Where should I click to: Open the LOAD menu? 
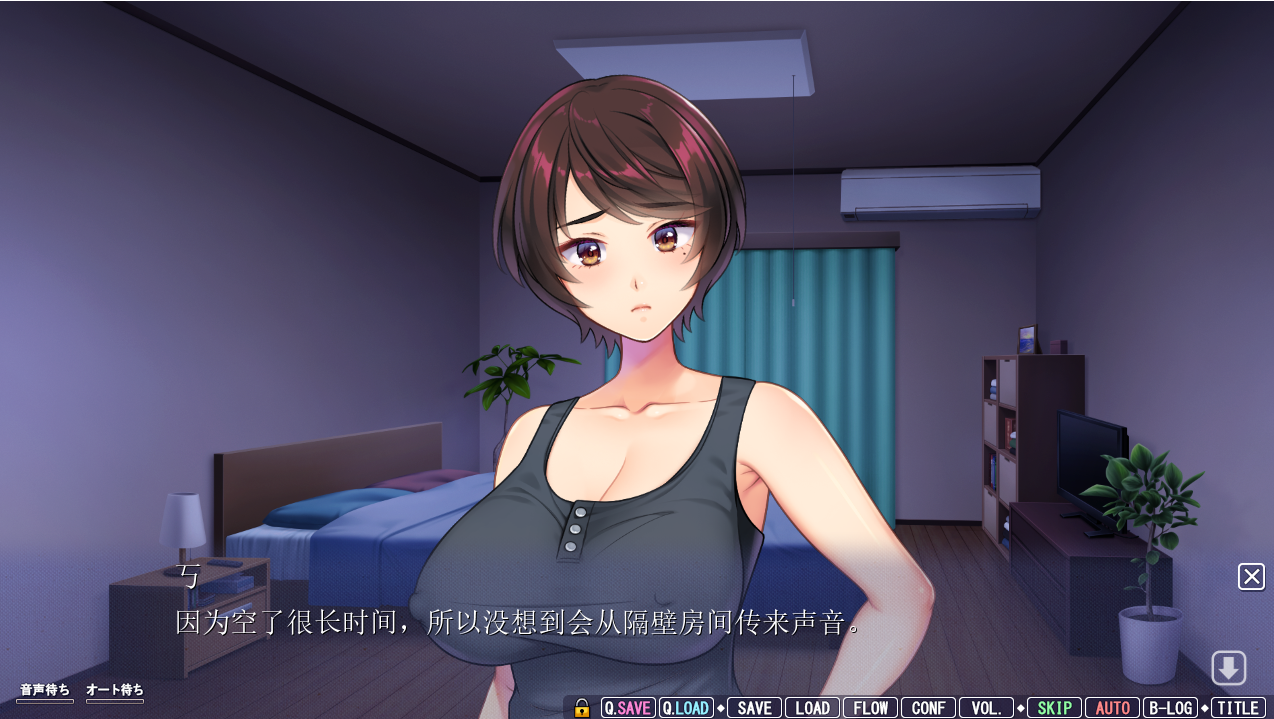pos(812,708)
